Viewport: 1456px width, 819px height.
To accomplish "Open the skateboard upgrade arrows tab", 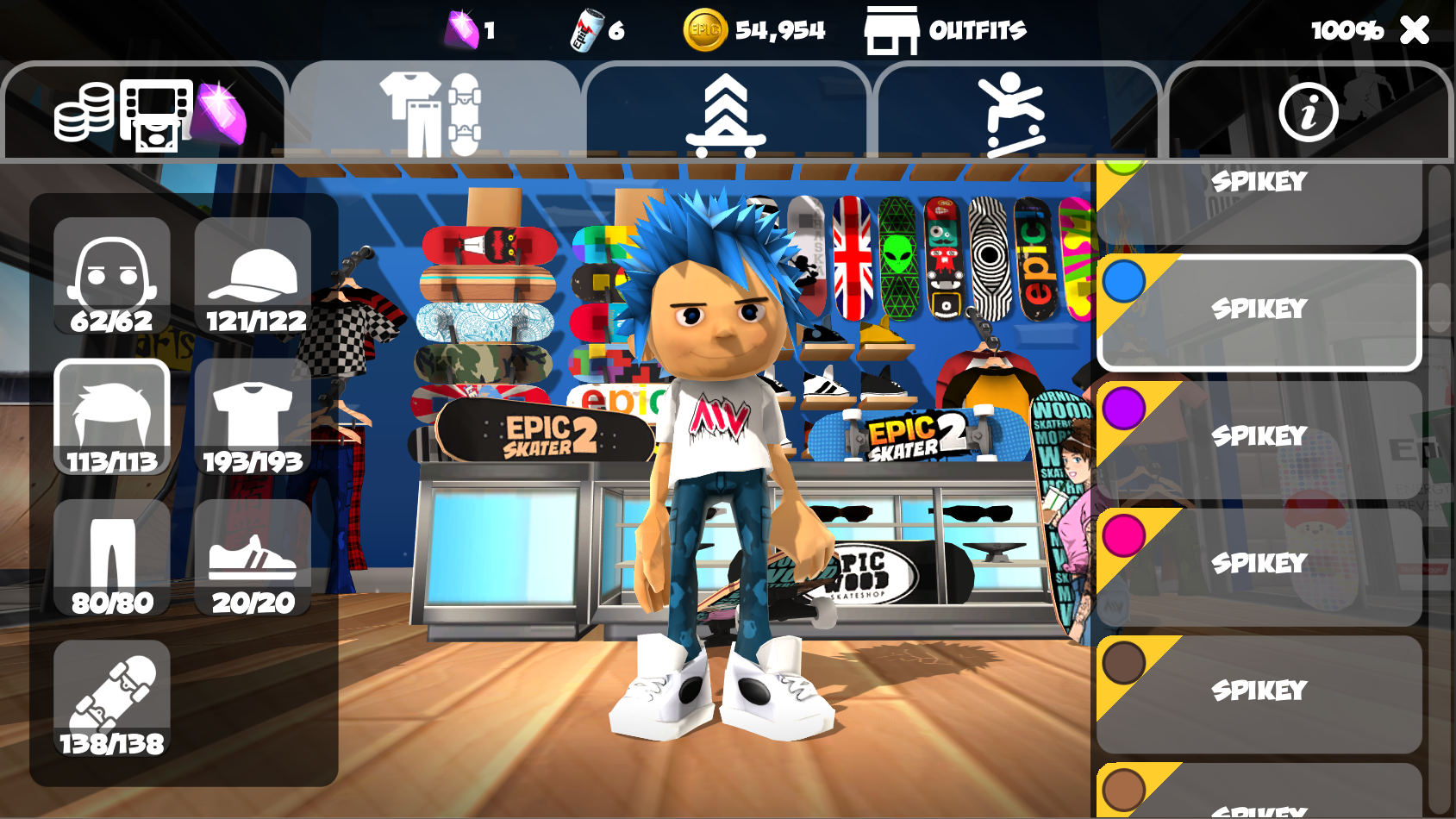I will (726, 114).
